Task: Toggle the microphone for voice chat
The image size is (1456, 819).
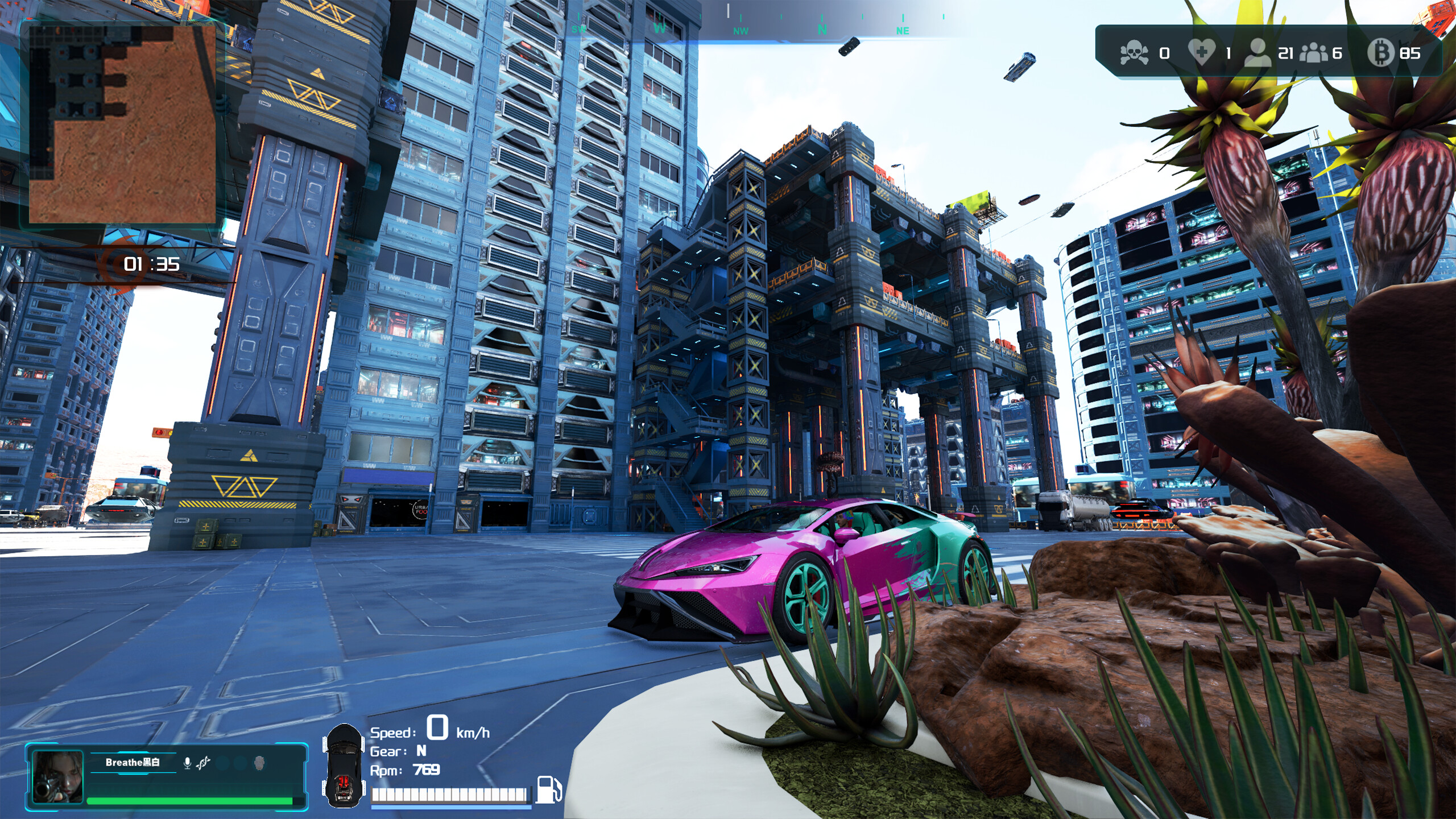Action: (186, 763)
